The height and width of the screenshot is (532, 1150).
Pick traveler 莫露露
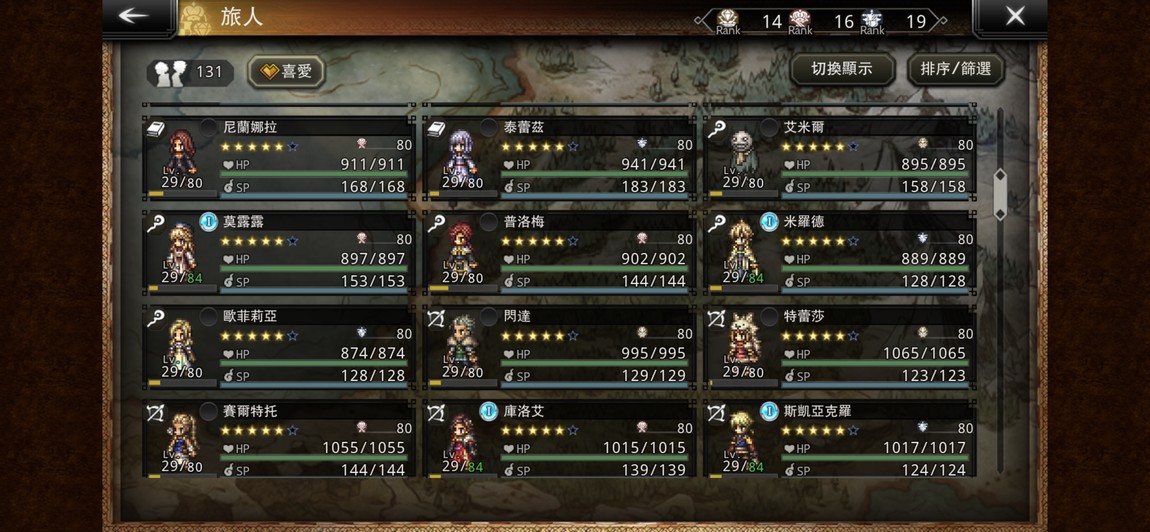pyautogui.click(x=278, y=252)
